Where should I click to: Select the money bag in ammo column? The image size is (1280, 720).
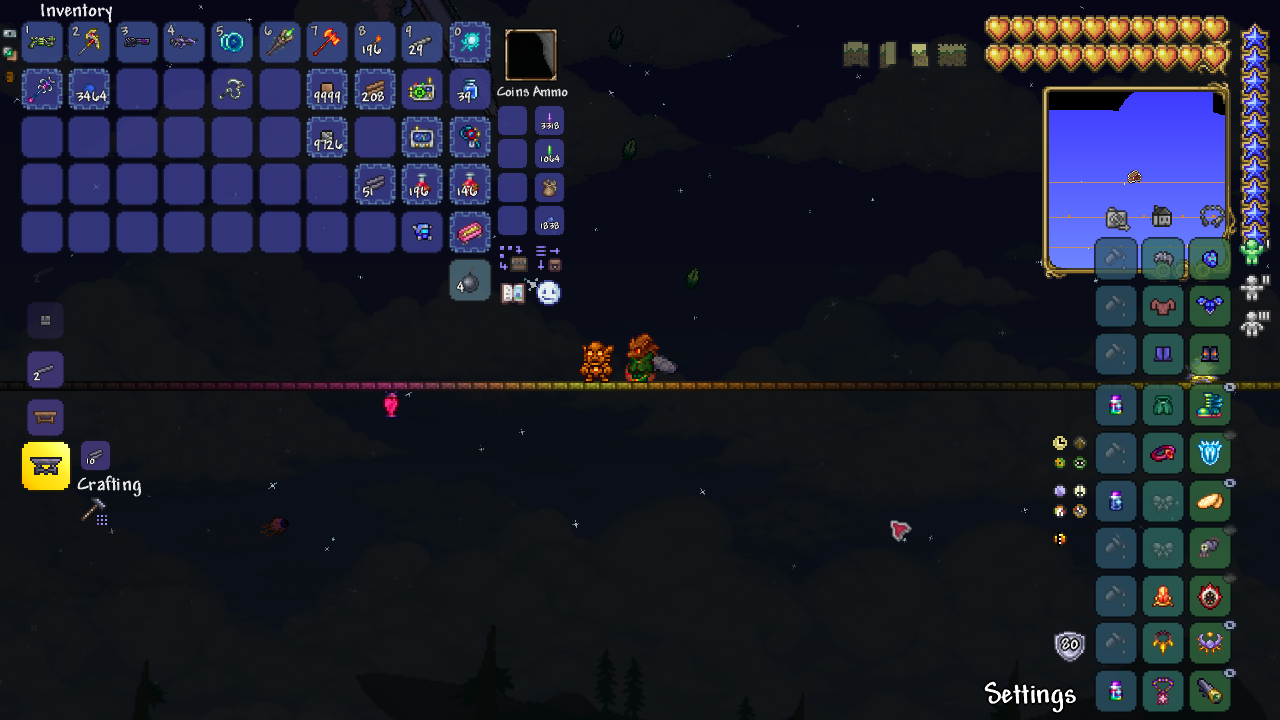tap(549, 187)
